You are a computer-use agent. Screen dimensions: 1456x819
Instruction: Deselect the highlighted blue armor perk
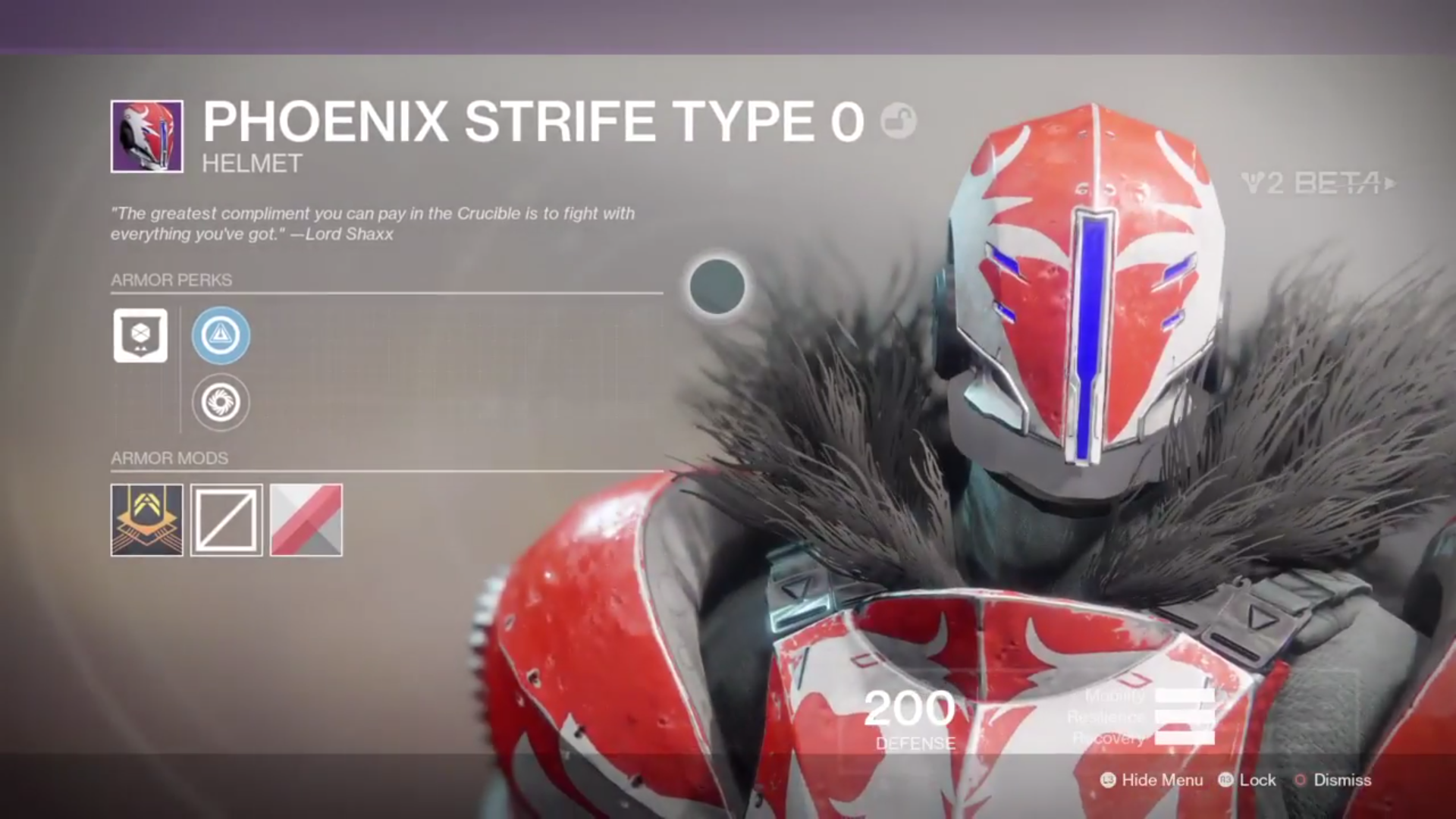pyautogui.click(x=220, y=336)
